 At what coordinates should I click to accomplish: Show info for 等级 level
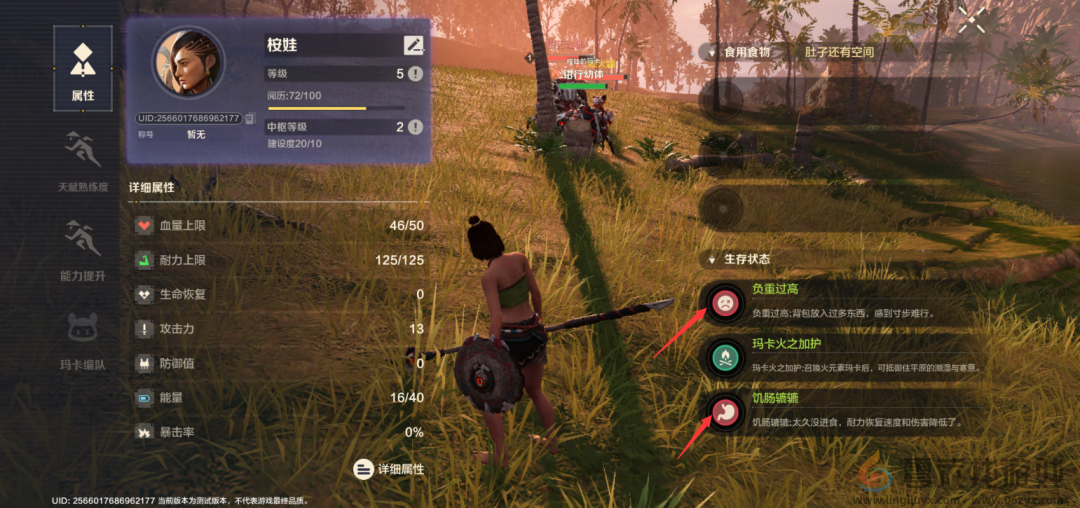click(415, 74)
